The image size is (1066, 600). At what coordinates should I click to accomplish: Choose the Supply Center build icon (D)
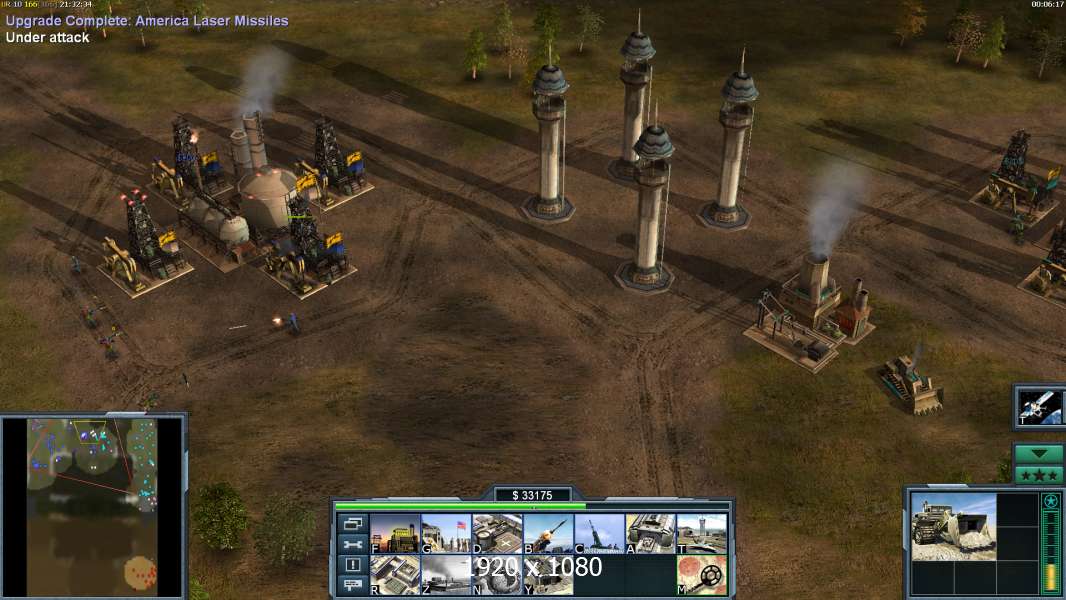point(497,533)
